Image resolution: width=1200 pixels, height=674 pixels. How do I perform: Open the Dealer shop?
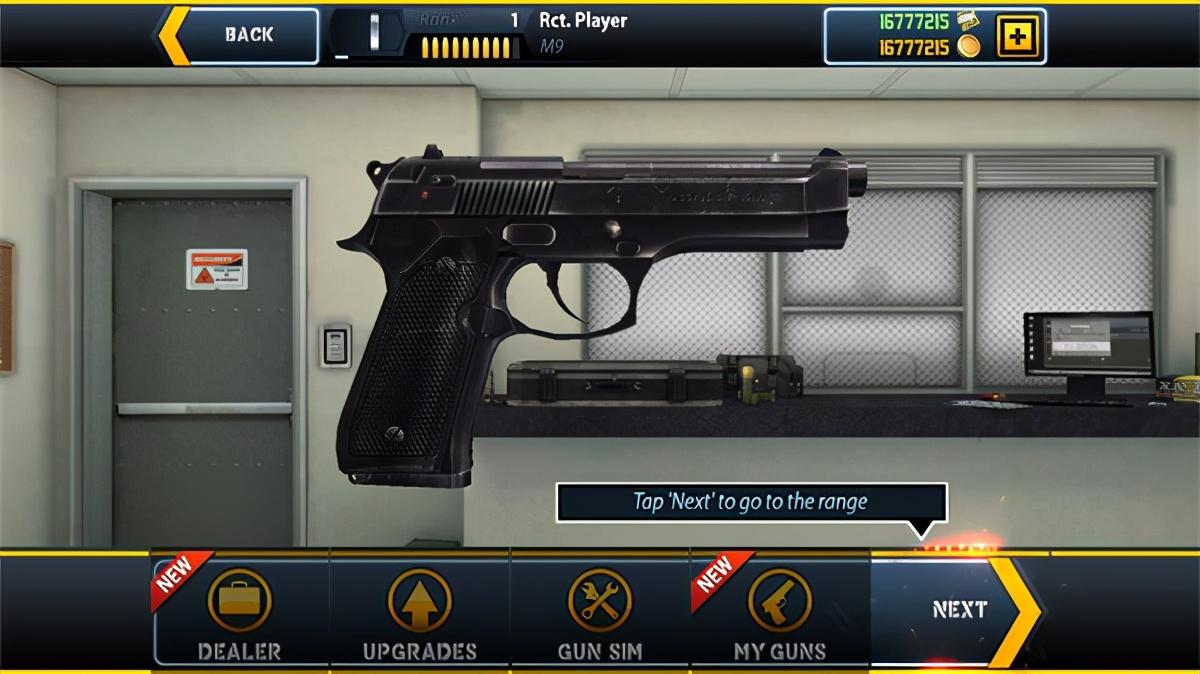(x=240, y=610)
